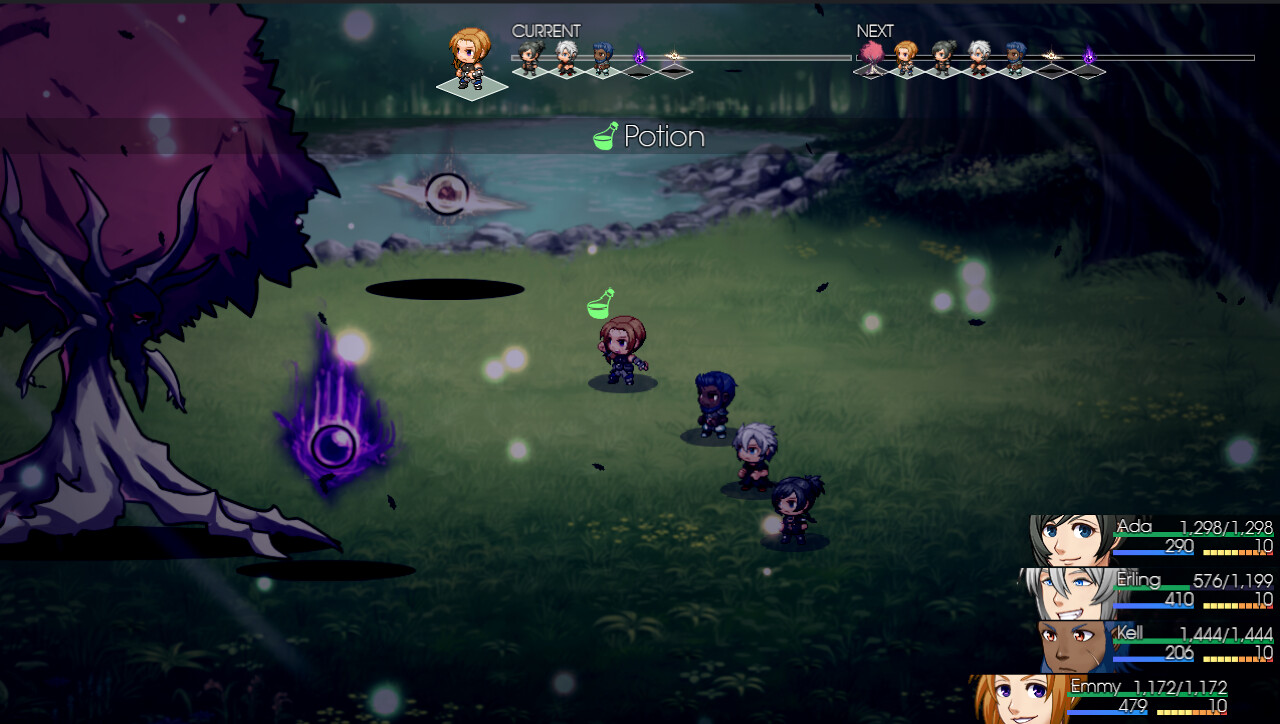The height and width of the screenshot is (724, 1280).
Task: Select the potion icon above Emmy's head
Action: (x=599, y=302)
